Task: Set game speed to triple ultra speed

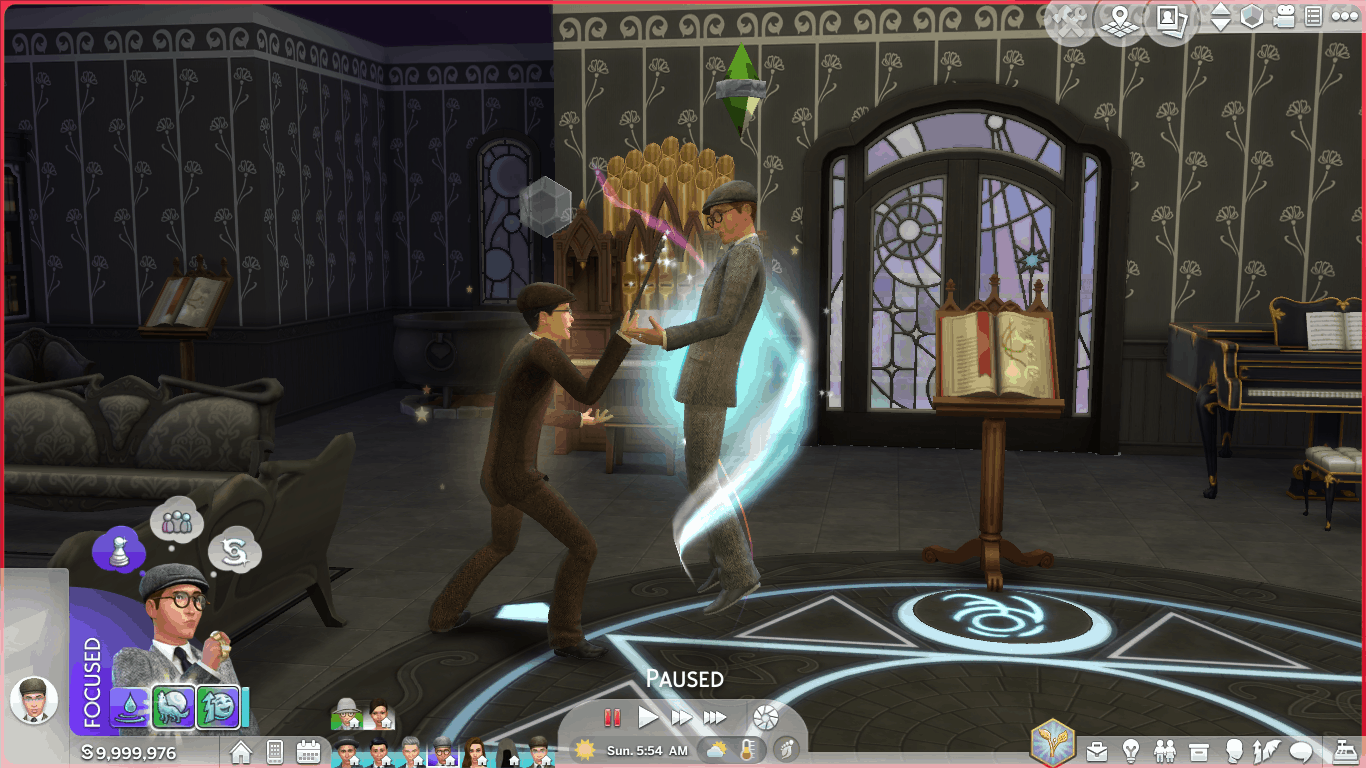Action: tap(714, 717)
